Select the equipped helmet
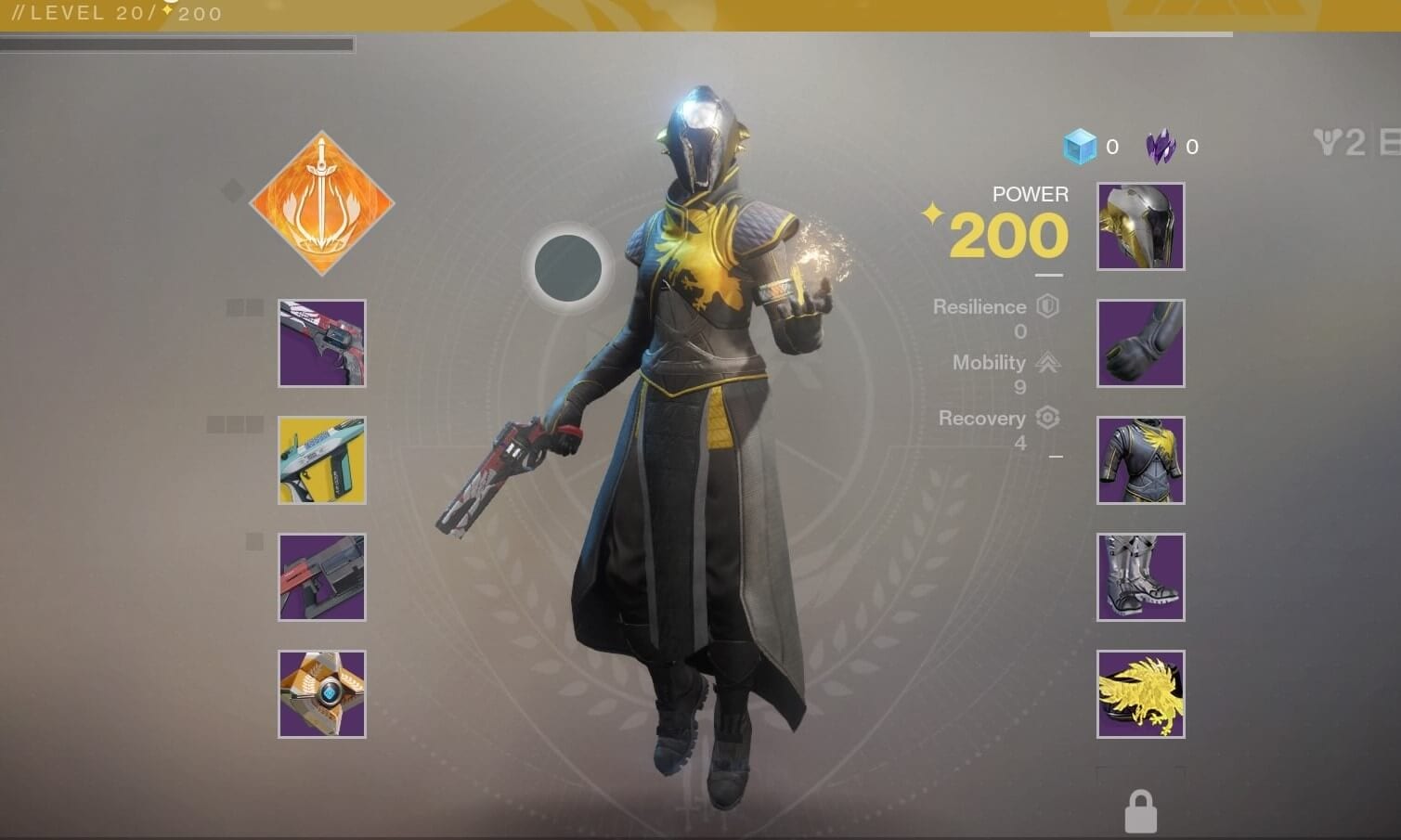The width and height of the screenshot is (1401, 840). (x=1140, y=226)
